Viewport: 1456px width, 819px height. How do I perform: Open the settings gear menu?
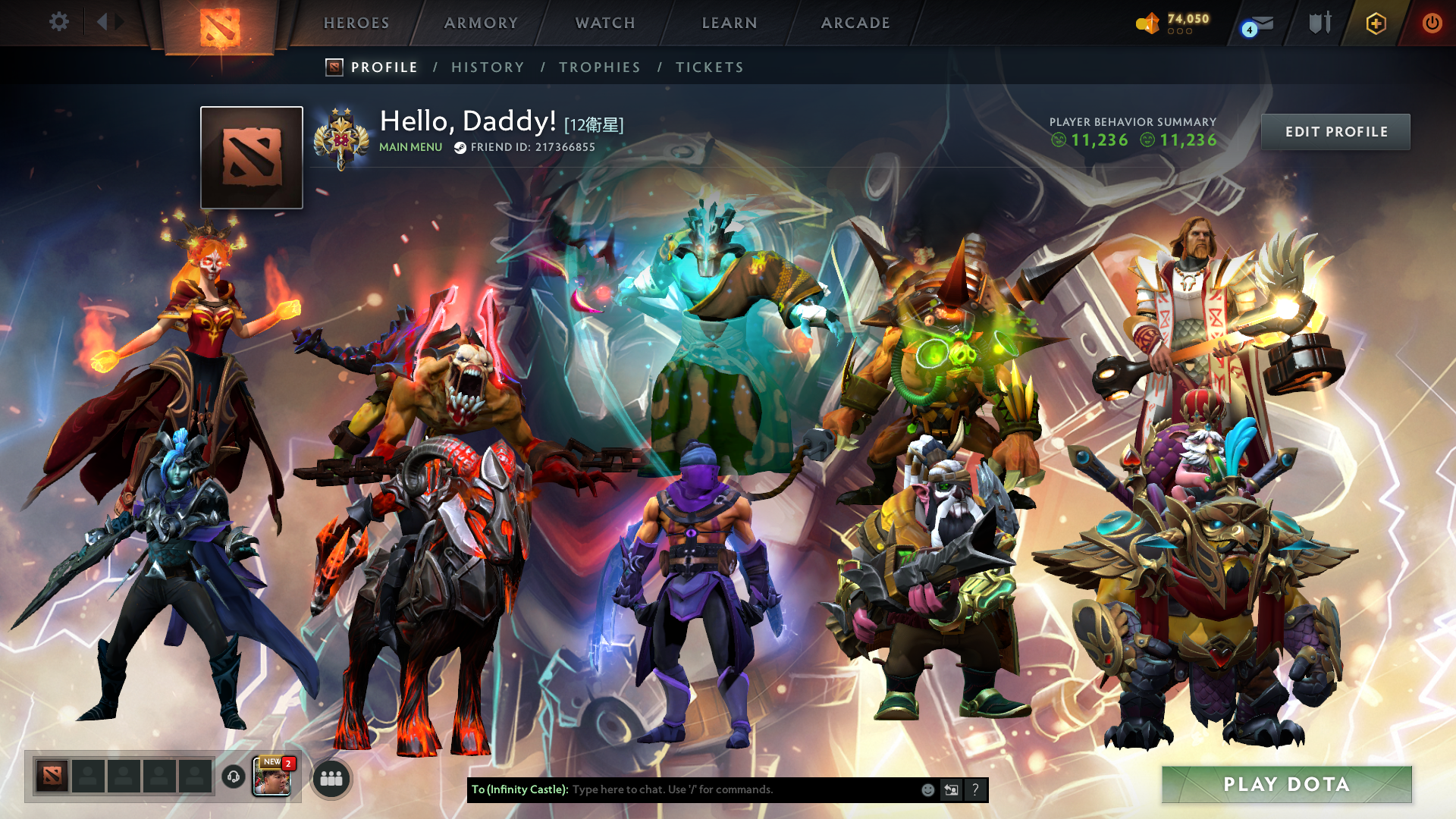pyautogui.click(x=59, y=22)
